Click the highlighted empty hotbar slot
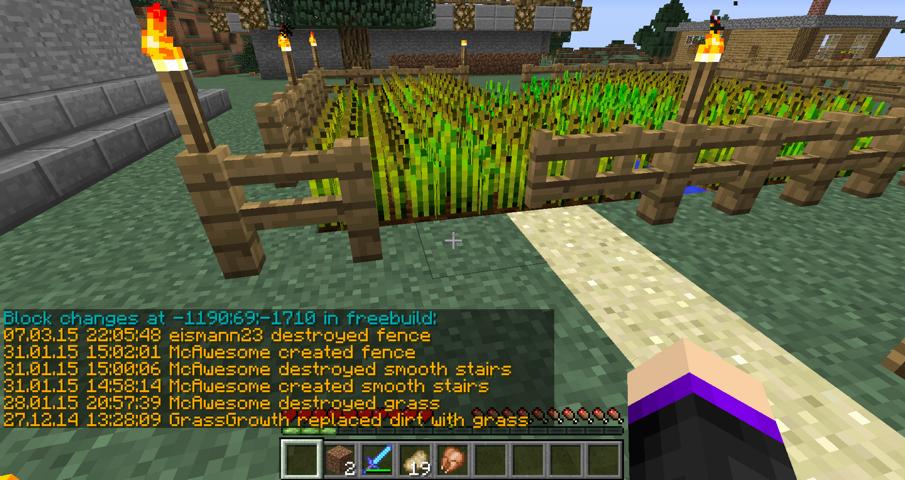Viewport: 905px width, 480px height. [x=299, y=459]
